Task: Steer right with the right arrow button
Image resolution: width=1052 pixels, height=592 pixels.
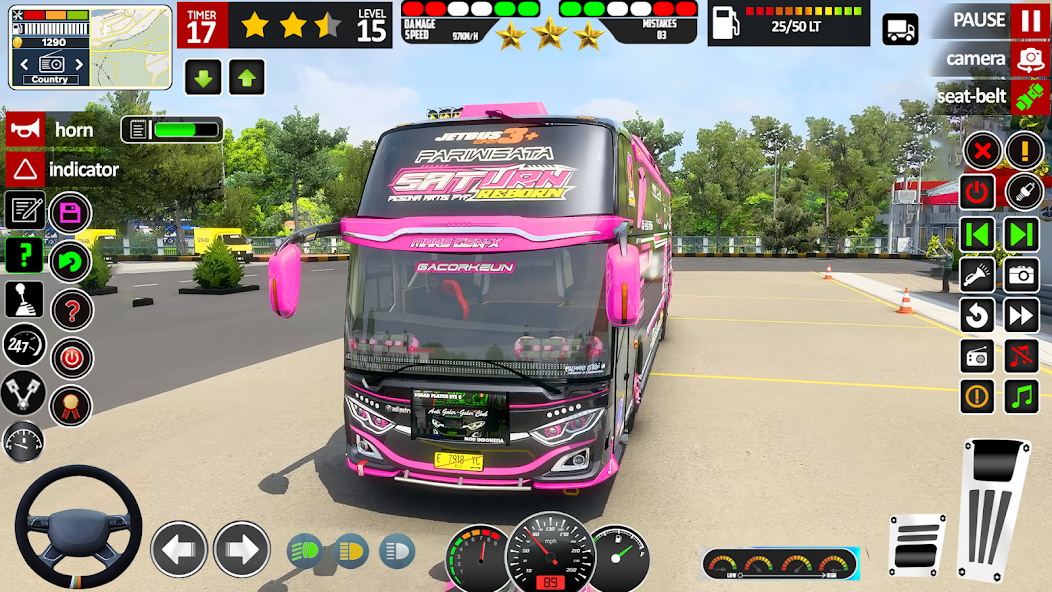Action: pos(242,549)
